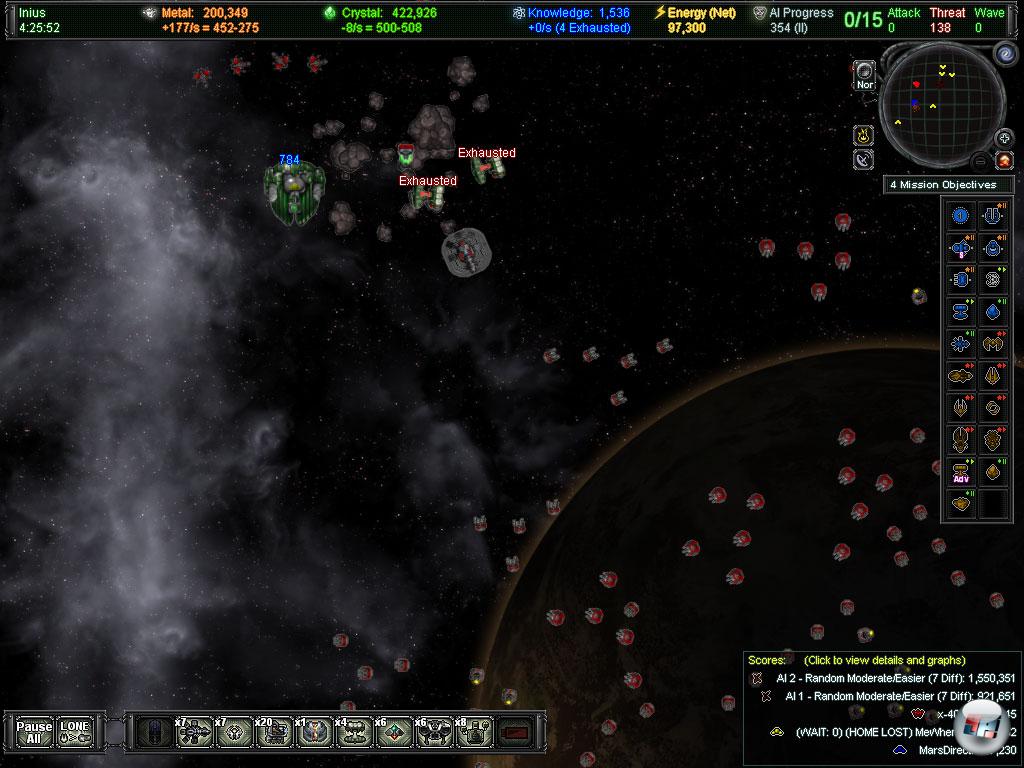The width and height of the screenshot is (1024, 768).
Task: Select the unit icon labeled Adv
Action: point(961,472)
